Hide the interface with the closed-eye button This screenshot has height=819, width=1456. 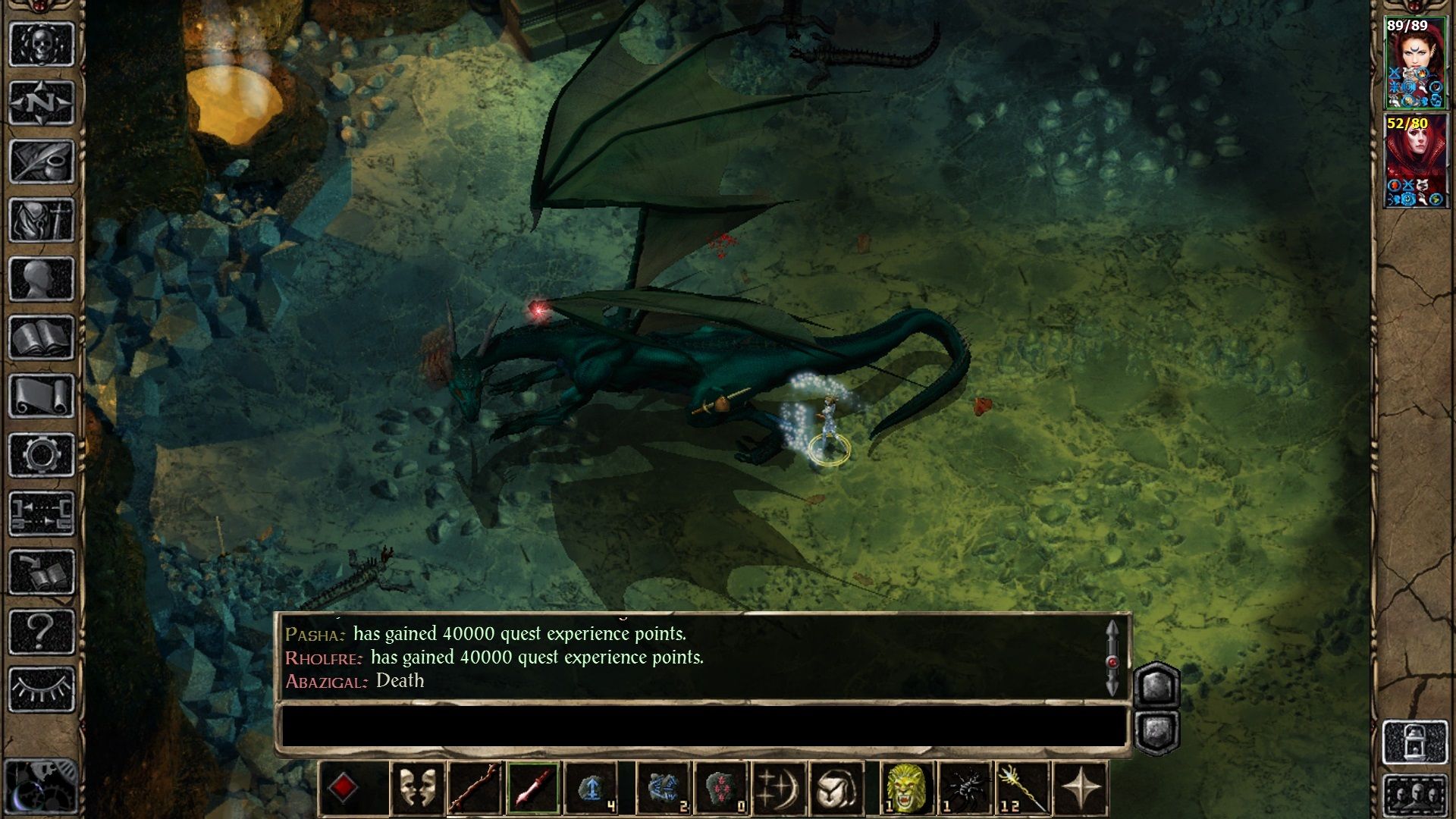42,689
